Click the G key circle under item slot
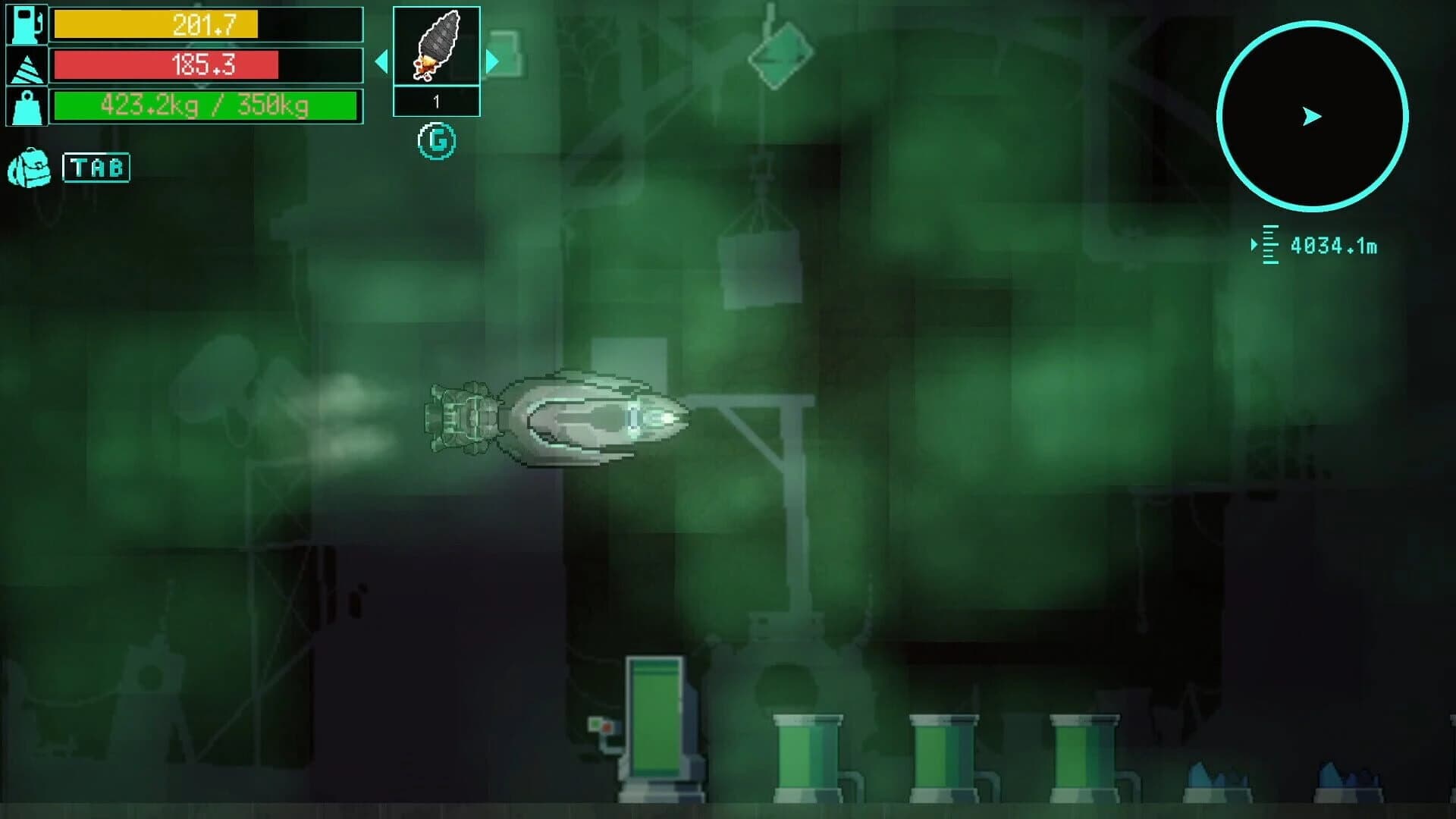1456x819 pixels. point(437,140)
